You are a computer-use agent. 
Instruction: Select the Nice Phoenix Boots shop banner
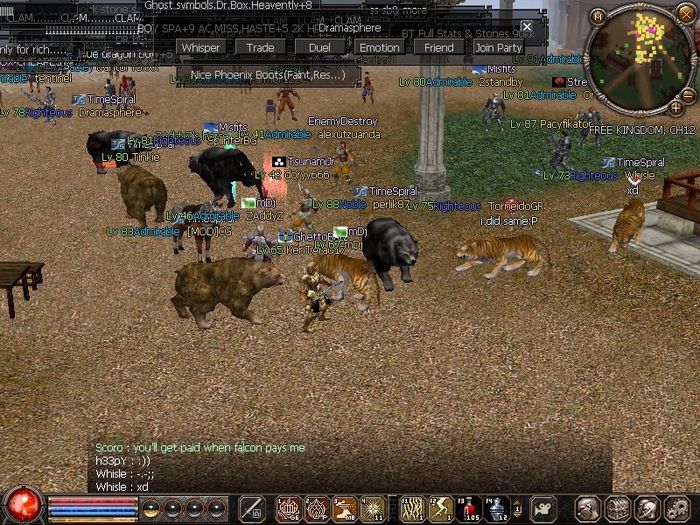pyautogui.click(x=269, y=75)
